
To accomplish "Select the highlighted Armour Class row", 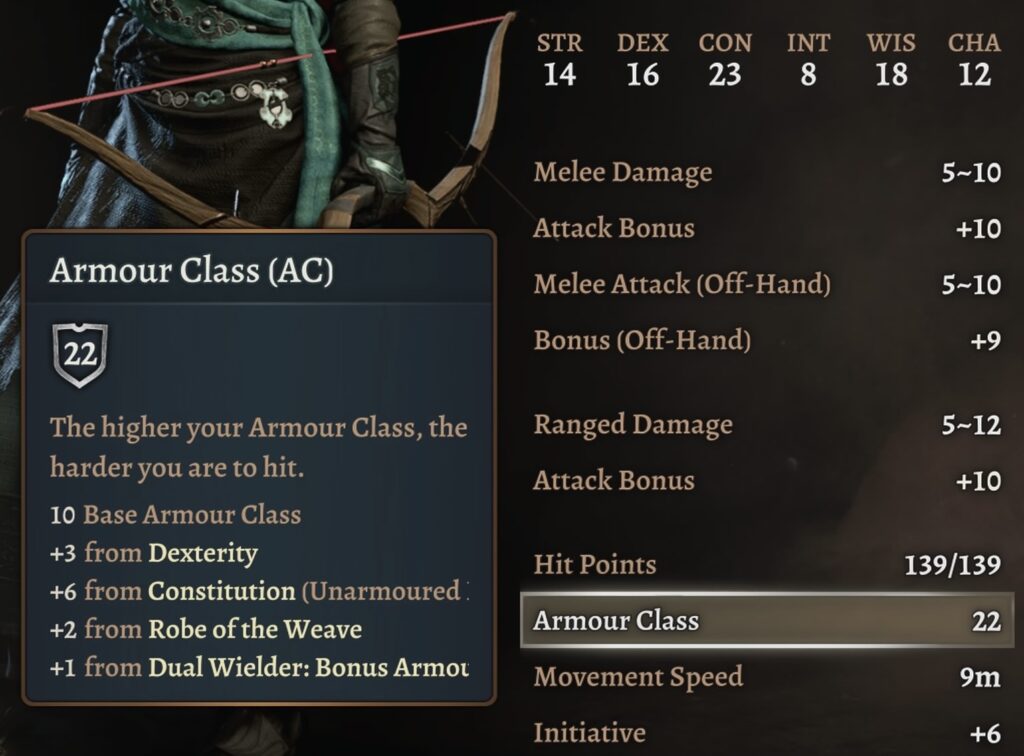I will [766, 621].
